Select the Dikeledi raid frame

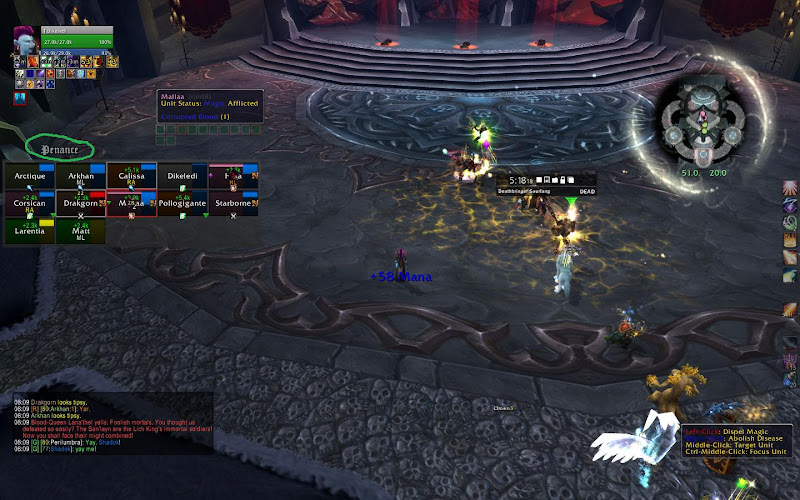(x=183, y=177)
